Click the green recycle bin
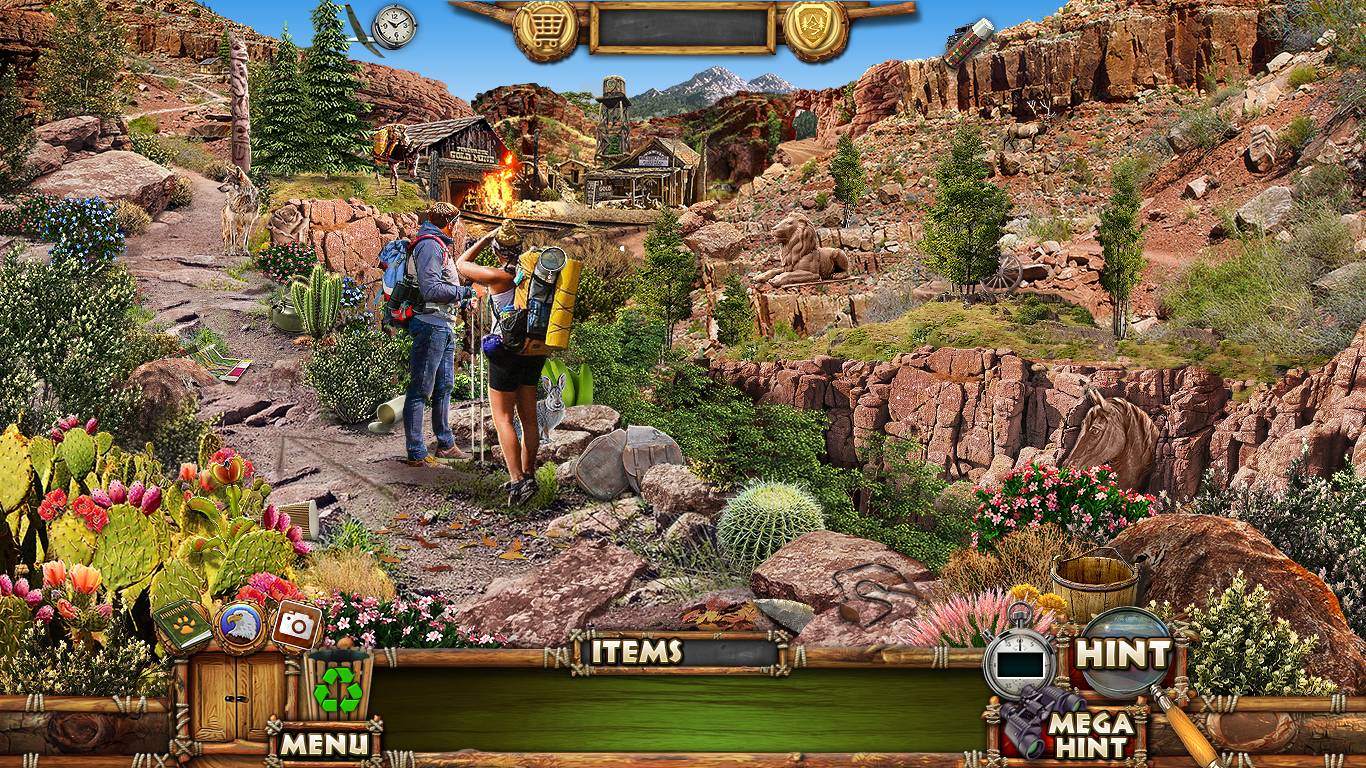The height and width of the screenshot is (768, 1366). [x=337, y=687]
